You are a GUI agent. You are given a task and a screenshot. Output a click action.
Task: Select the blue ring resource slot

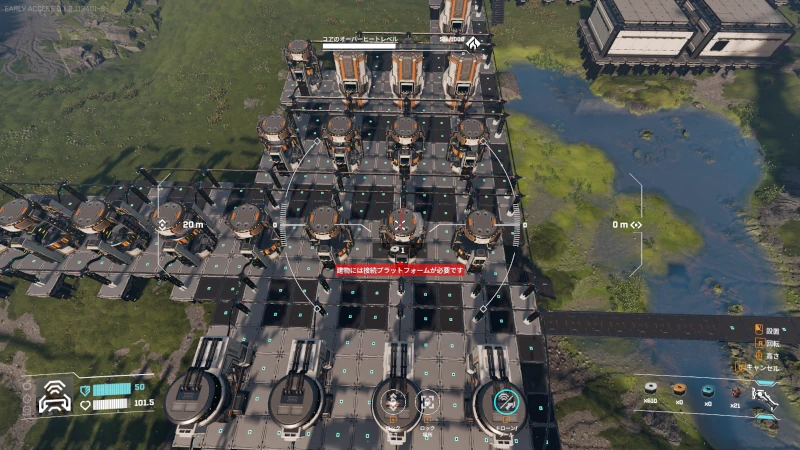pyautogui.click(x=708, y=390)
